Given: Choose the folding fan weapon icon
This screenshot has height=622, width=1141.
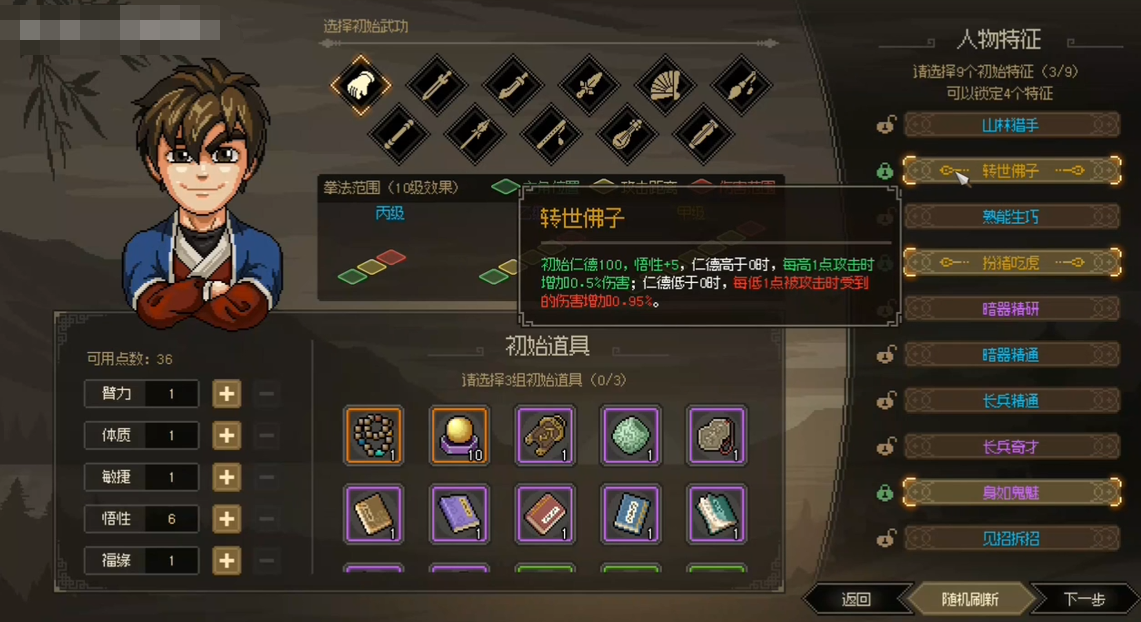Looking at the screenshot, I should [x=665, y=85].
